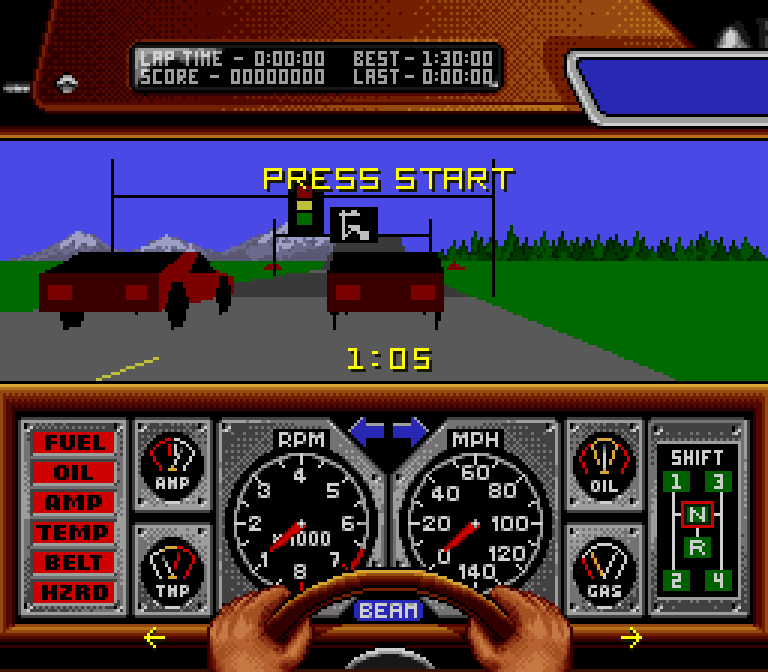768x672 pixels.
Task: Put the shifter in reverse R
Action: 697,547
